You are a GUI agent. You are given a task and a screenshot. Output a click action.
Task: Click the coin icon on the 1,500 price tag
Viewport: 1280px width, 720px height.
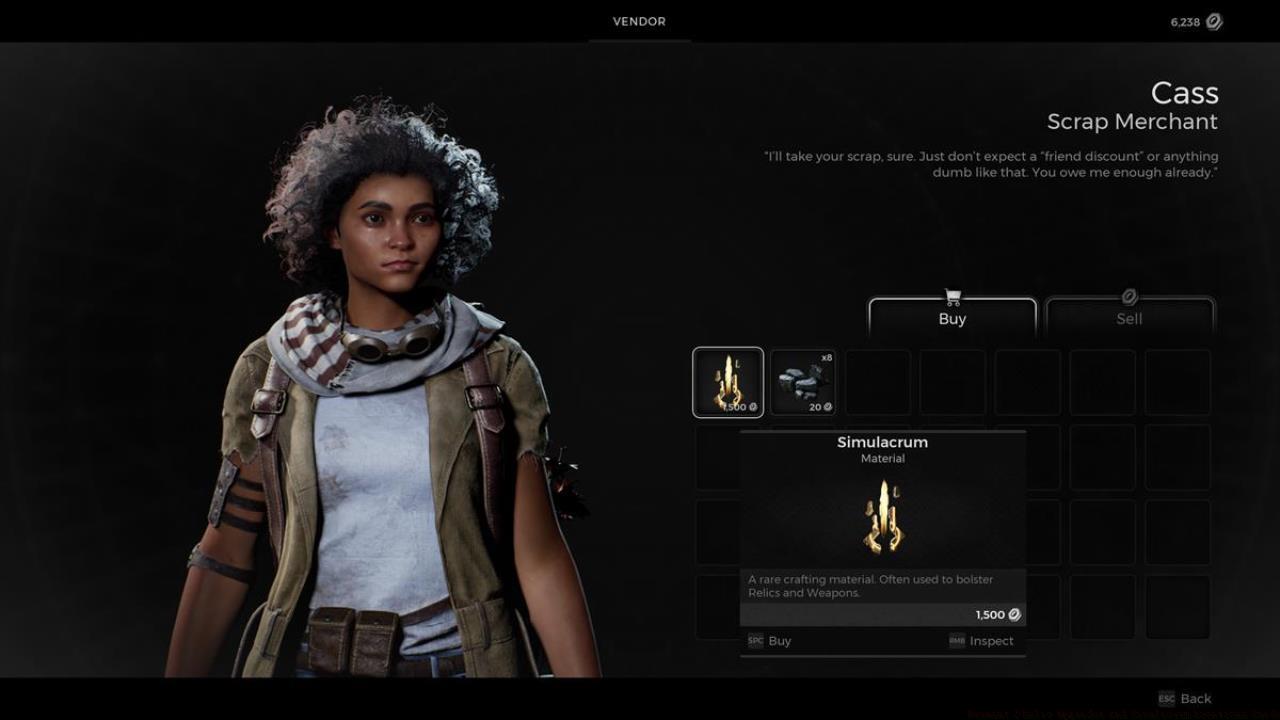(x=1014, y=614)
